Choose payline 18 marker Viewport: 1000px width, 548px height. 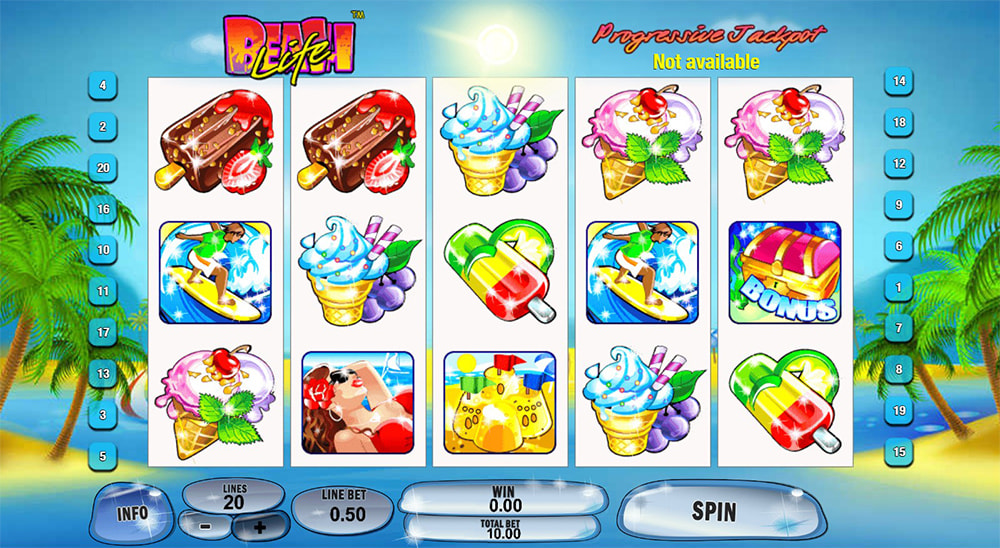tap(899, 122)
